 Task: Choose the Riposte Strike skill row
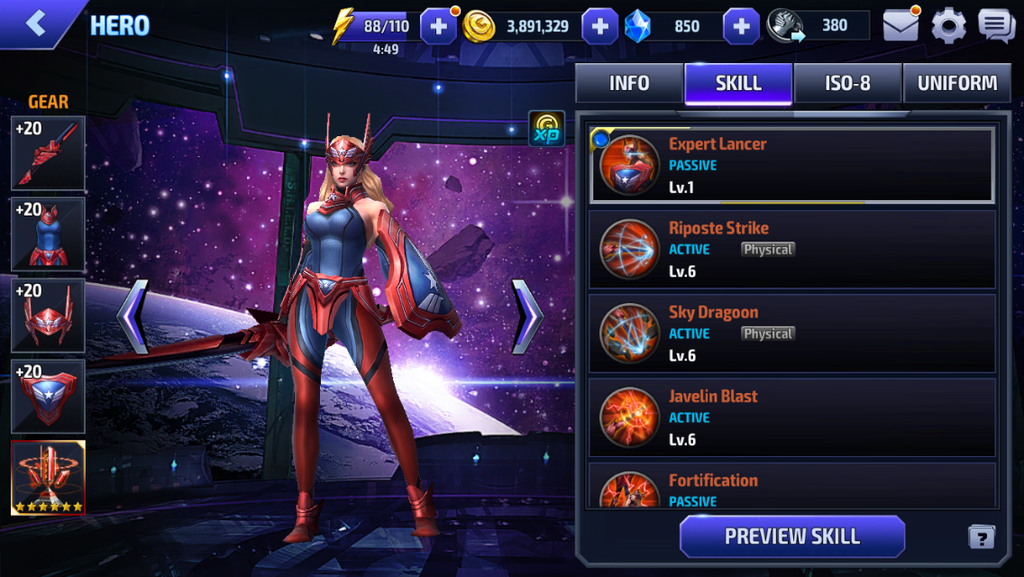pyautogui.click(x=791, y=249)
